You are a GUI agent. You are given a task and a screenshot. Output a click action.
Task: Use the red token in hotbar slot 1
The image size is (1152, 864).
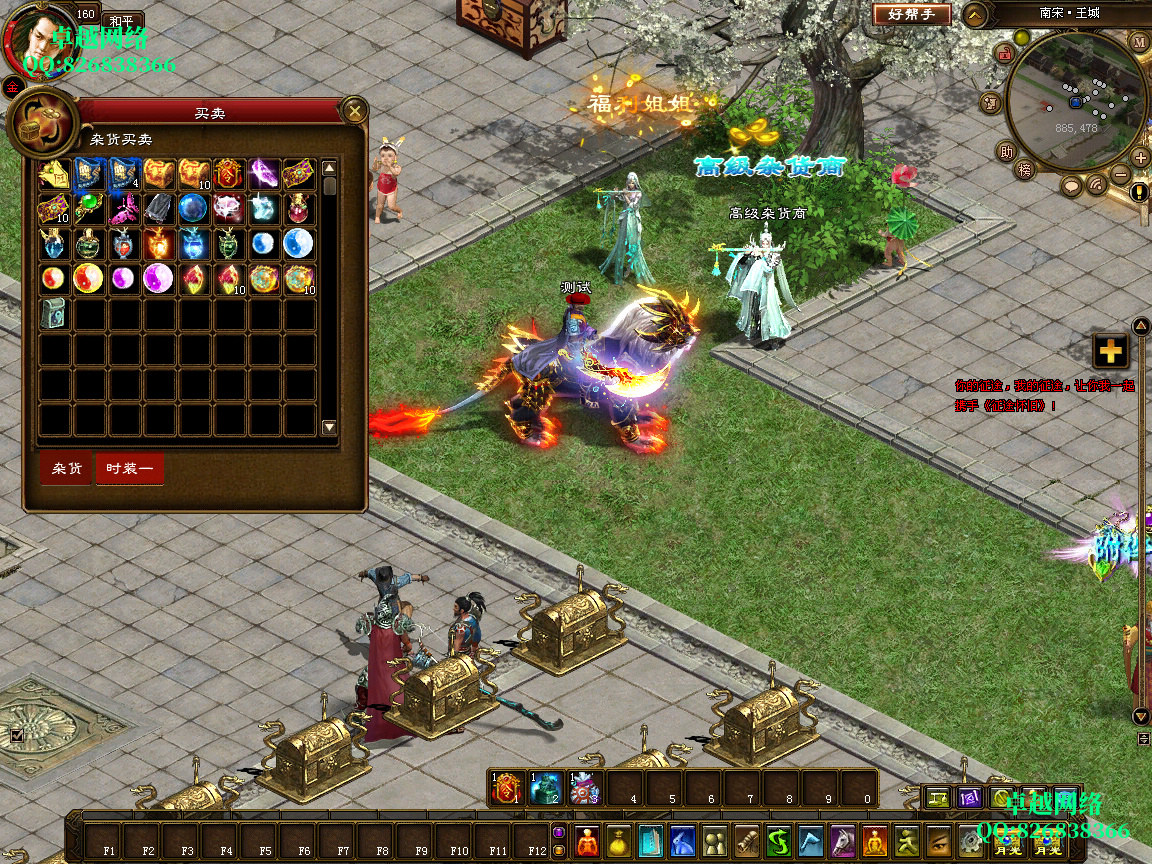click(x=506, y=789)
